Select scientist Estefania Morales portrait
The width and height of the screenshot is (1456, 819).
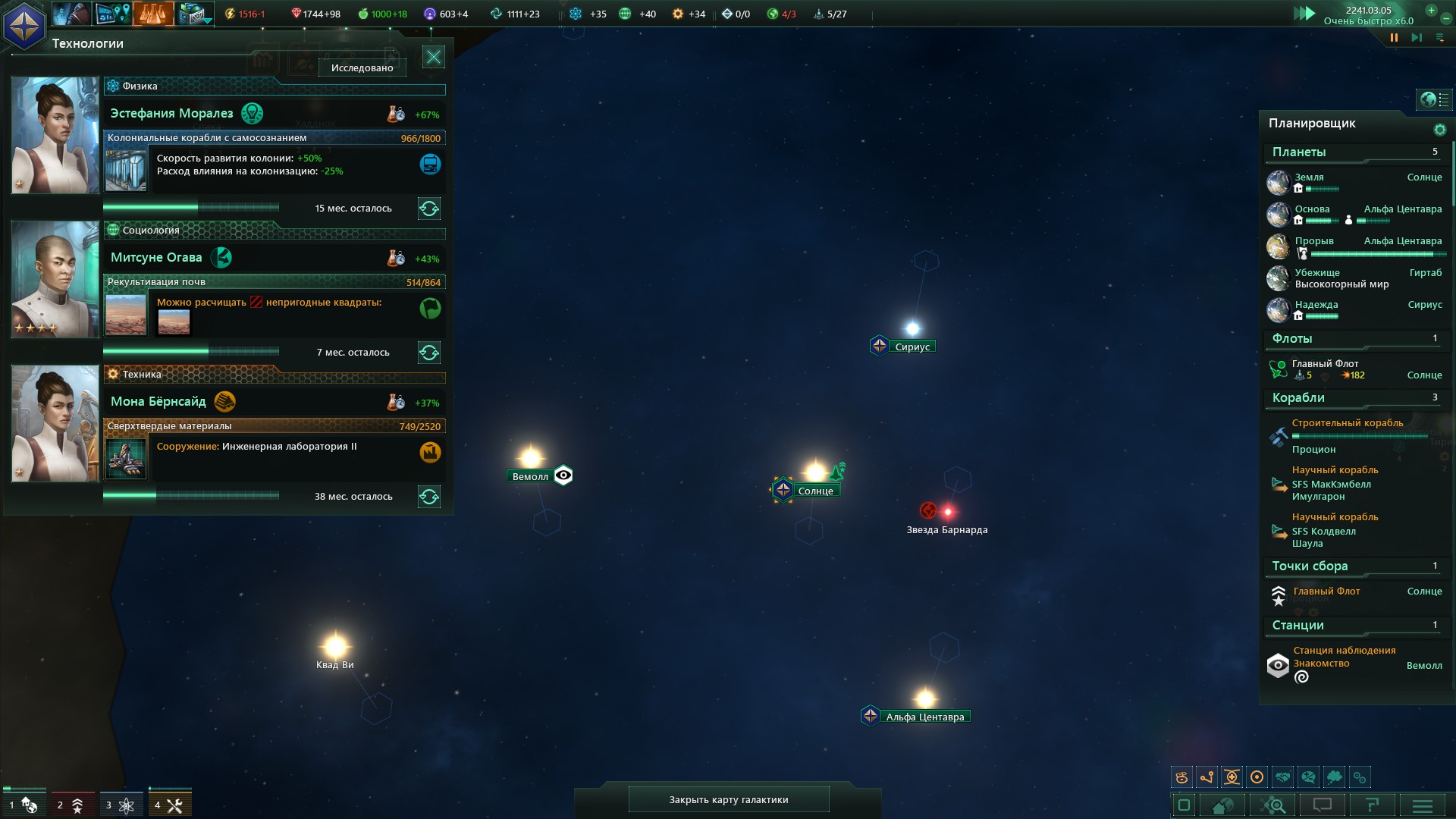(55, 135)
